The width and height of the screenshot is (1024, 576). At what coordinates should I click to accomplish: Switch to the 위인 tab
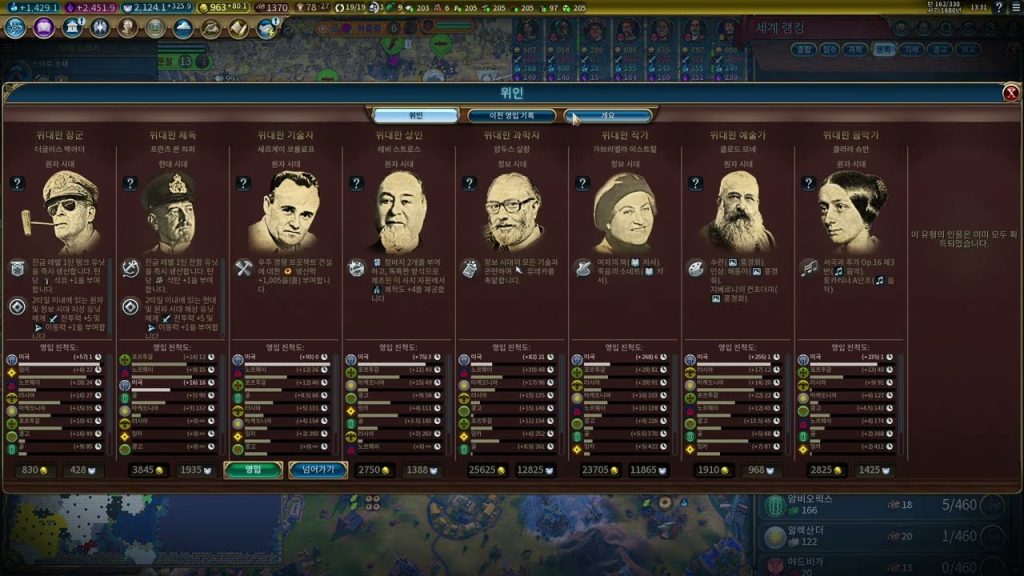click(x=416, y=116)
